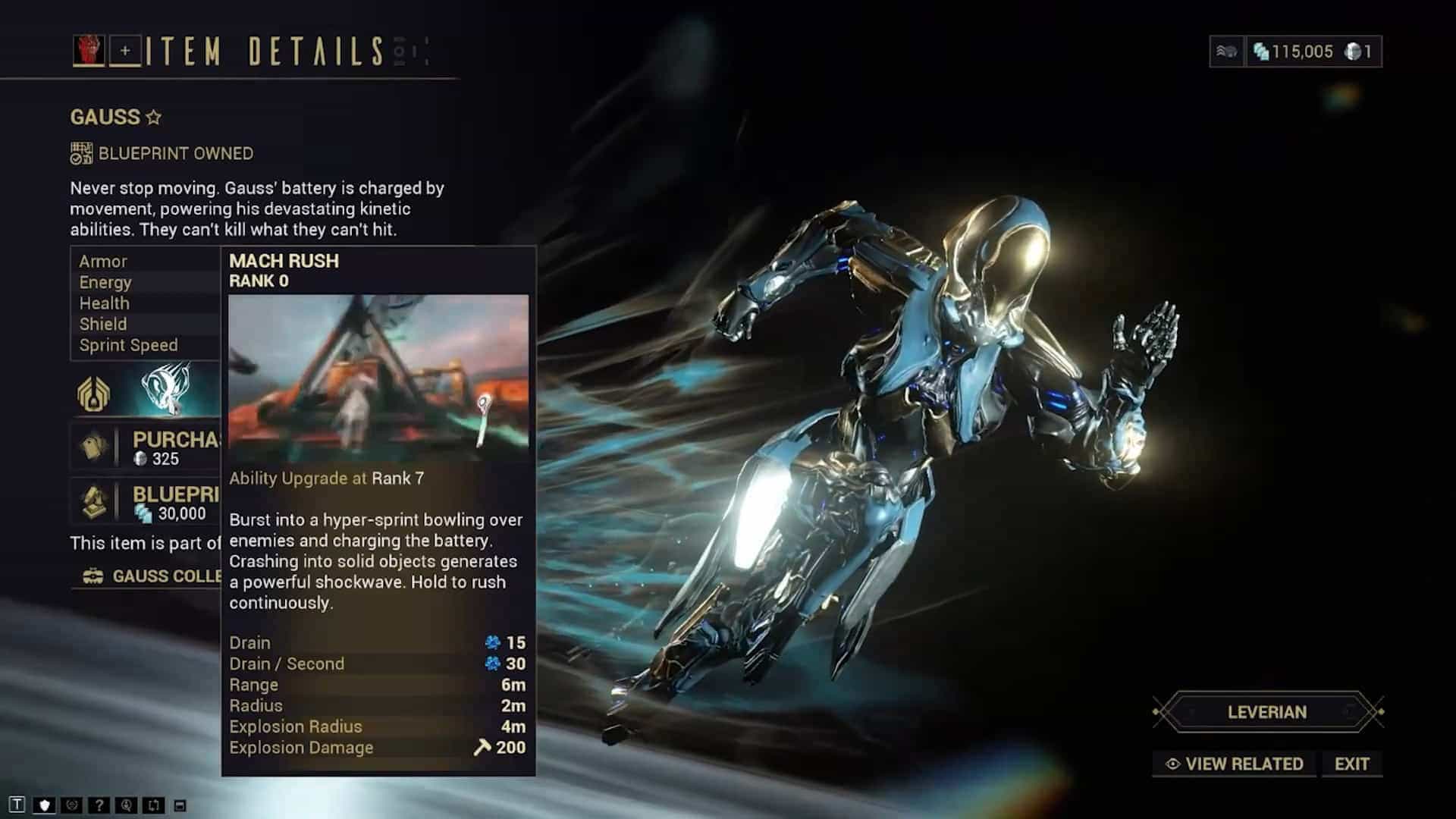The width and height of the screenshot is (1456, 819).
Task: Toggle the favorite star beside Gauss
Action: (x=154, y=118)
